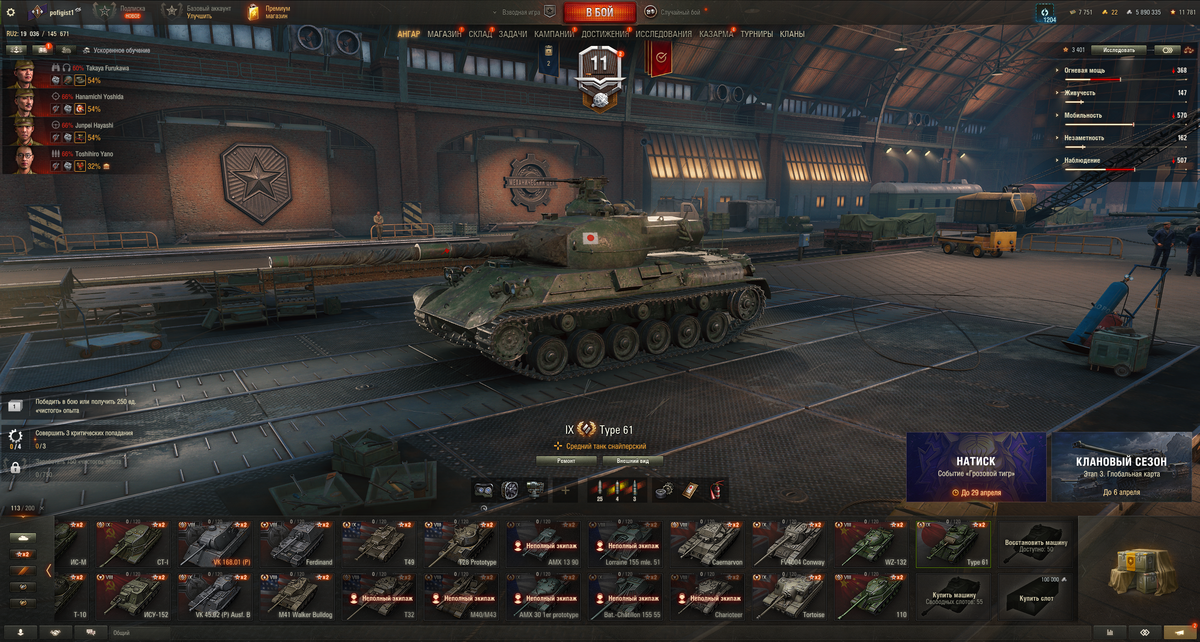Open the Купить слот tile

pos(1036,595)
